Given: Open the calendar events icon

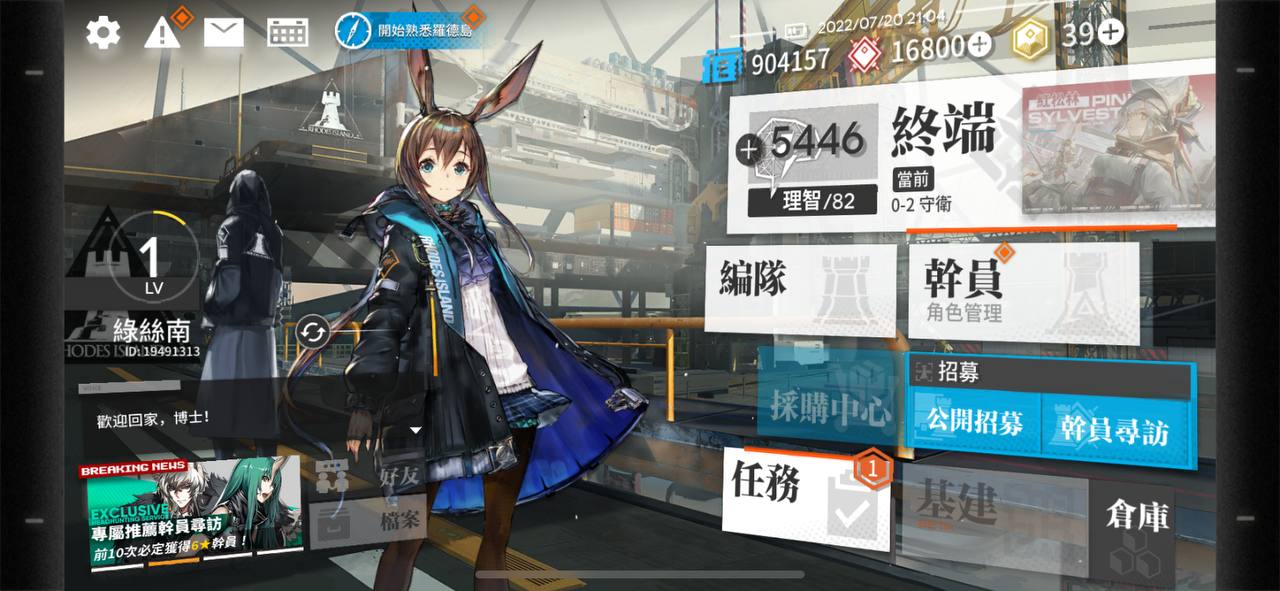Looking at the screenshot, I should tap(287, 33).
